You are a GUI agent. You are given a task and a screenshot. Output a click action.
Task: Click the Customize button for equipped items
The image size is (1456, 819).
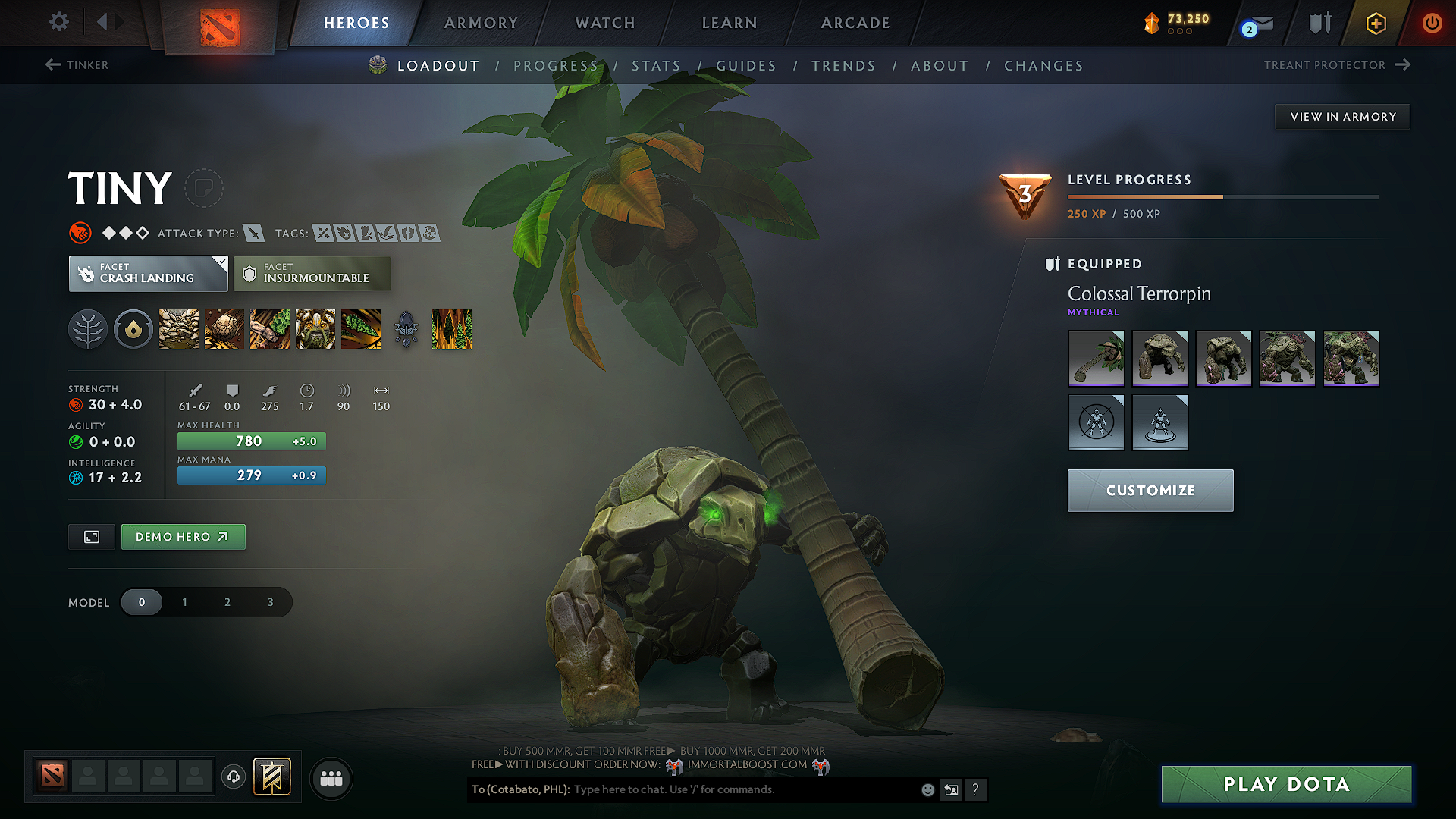[x=1150, y=490]
